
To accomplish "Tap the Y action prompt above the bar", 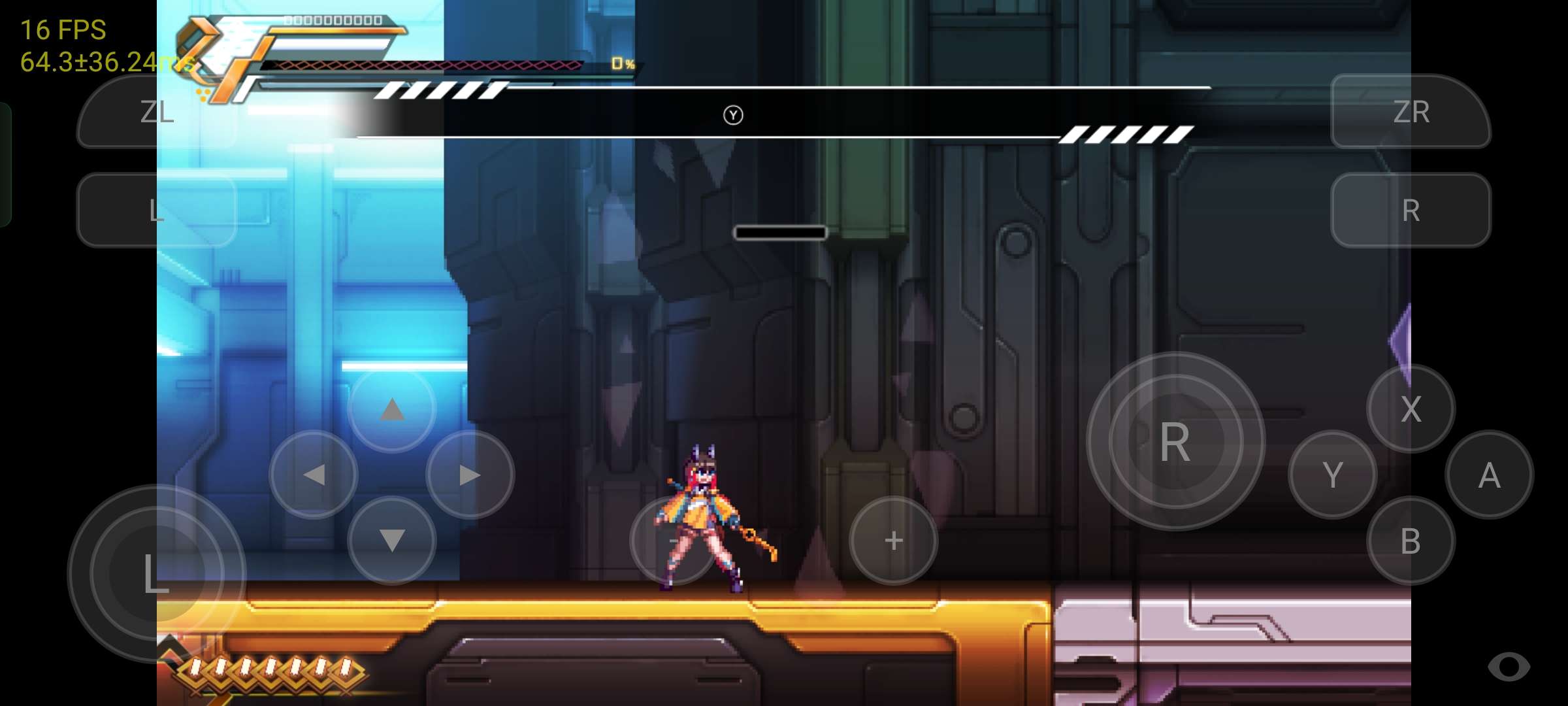I will [x=734, y=114].
